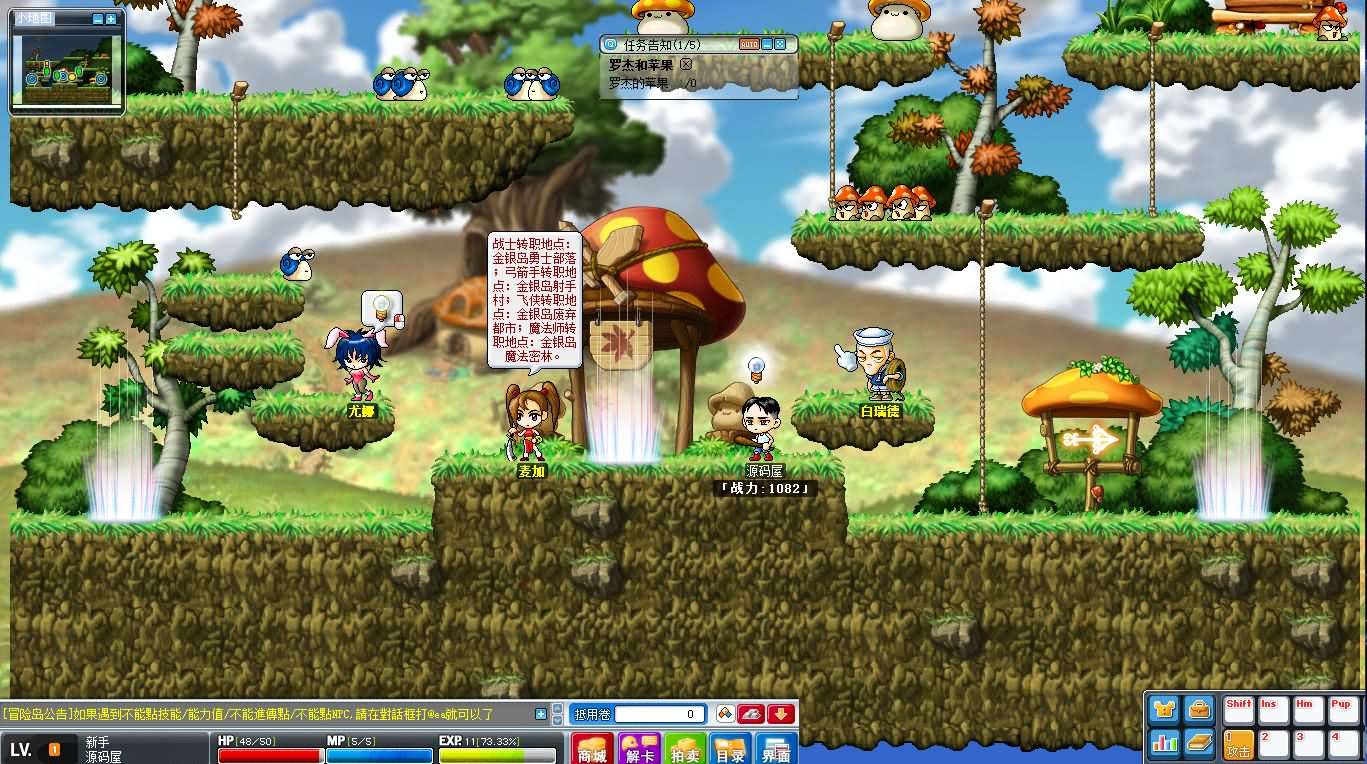
Task: Dismiss quest 罗杰和苹果 with its X button
Action: coord(687,64)
